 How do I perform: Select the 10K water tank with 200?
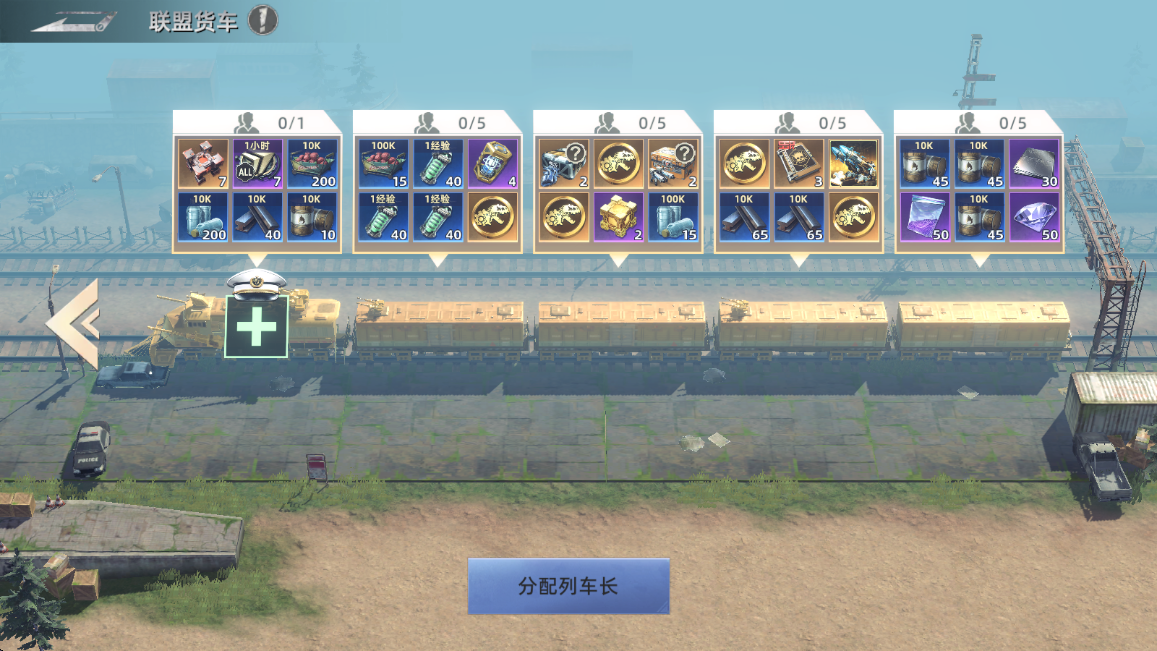click(x=203, y=218)
